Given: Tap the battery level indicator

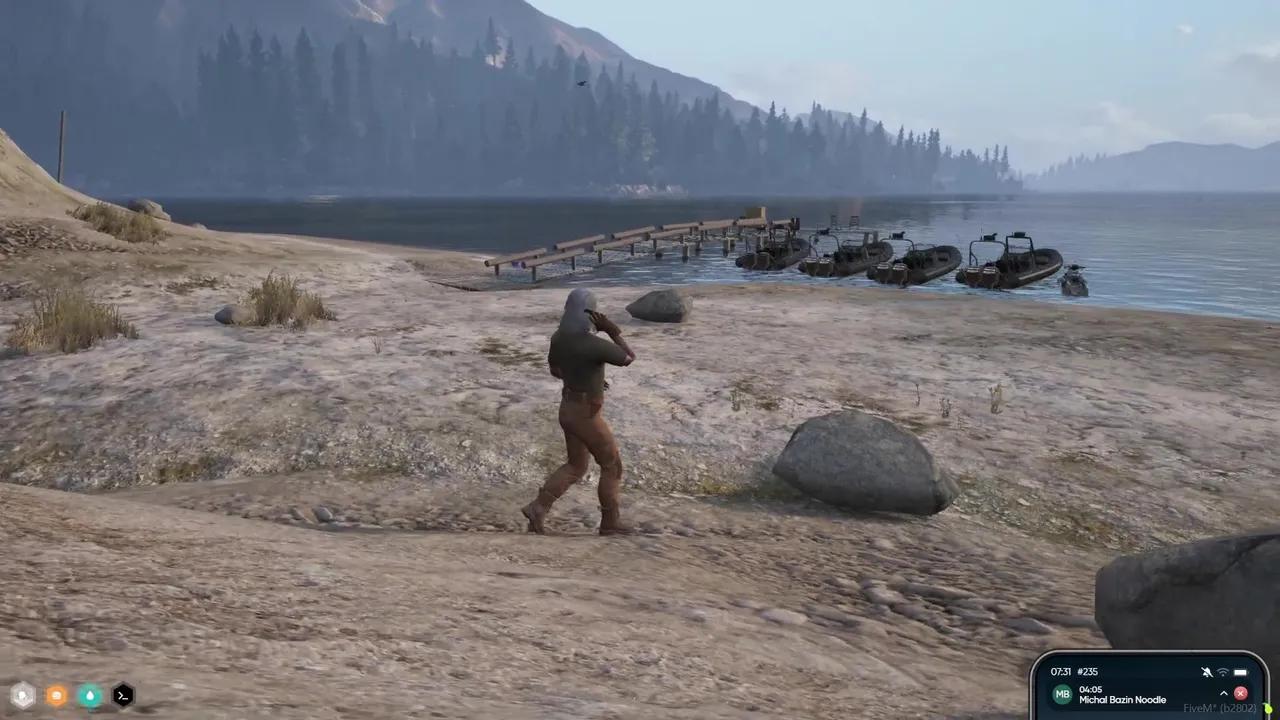Looking at the screenshot, I should coord(1241,671).
